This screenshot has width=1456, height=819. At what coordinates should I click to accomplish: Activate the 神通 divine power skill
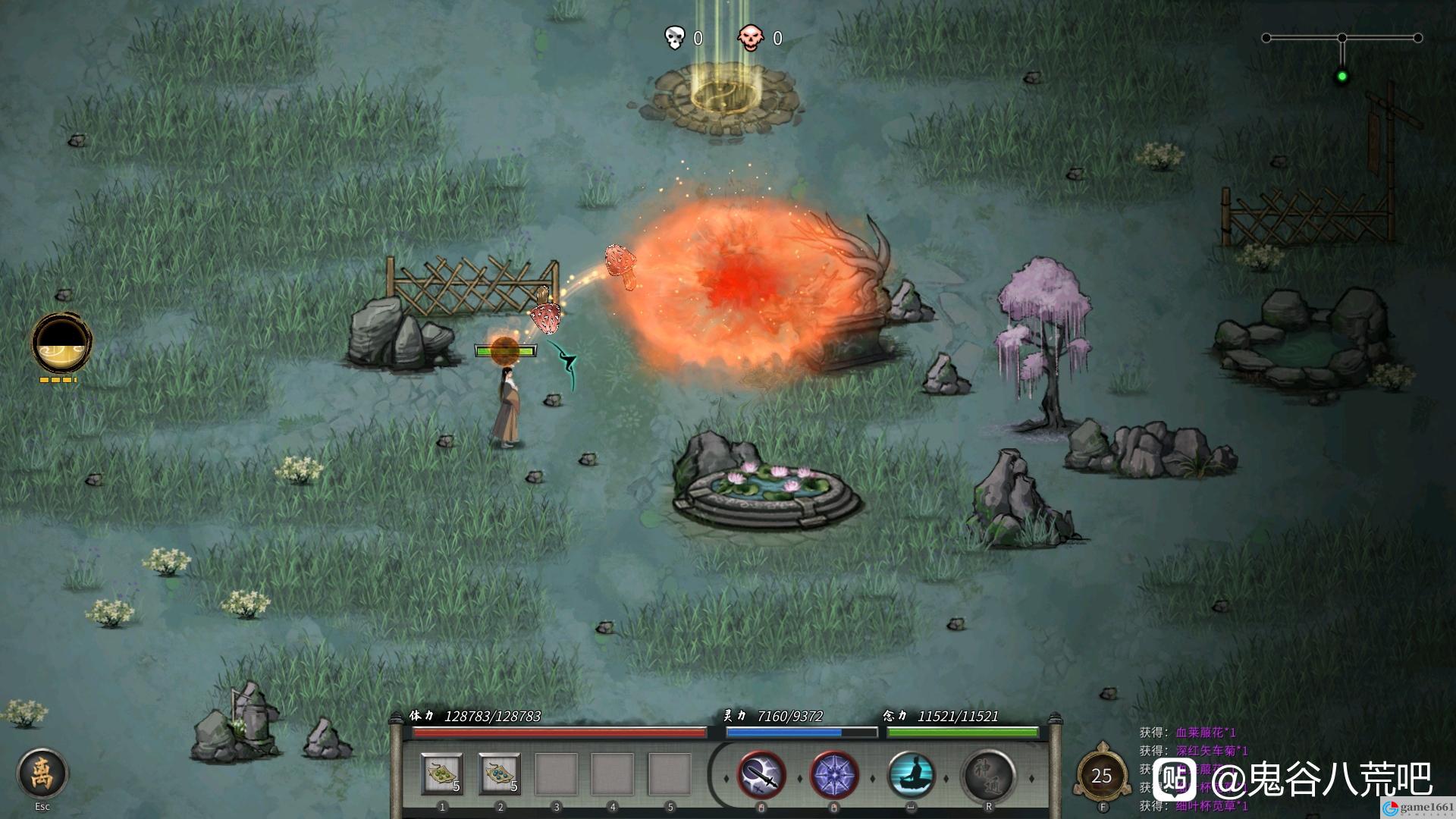[988, 776]
